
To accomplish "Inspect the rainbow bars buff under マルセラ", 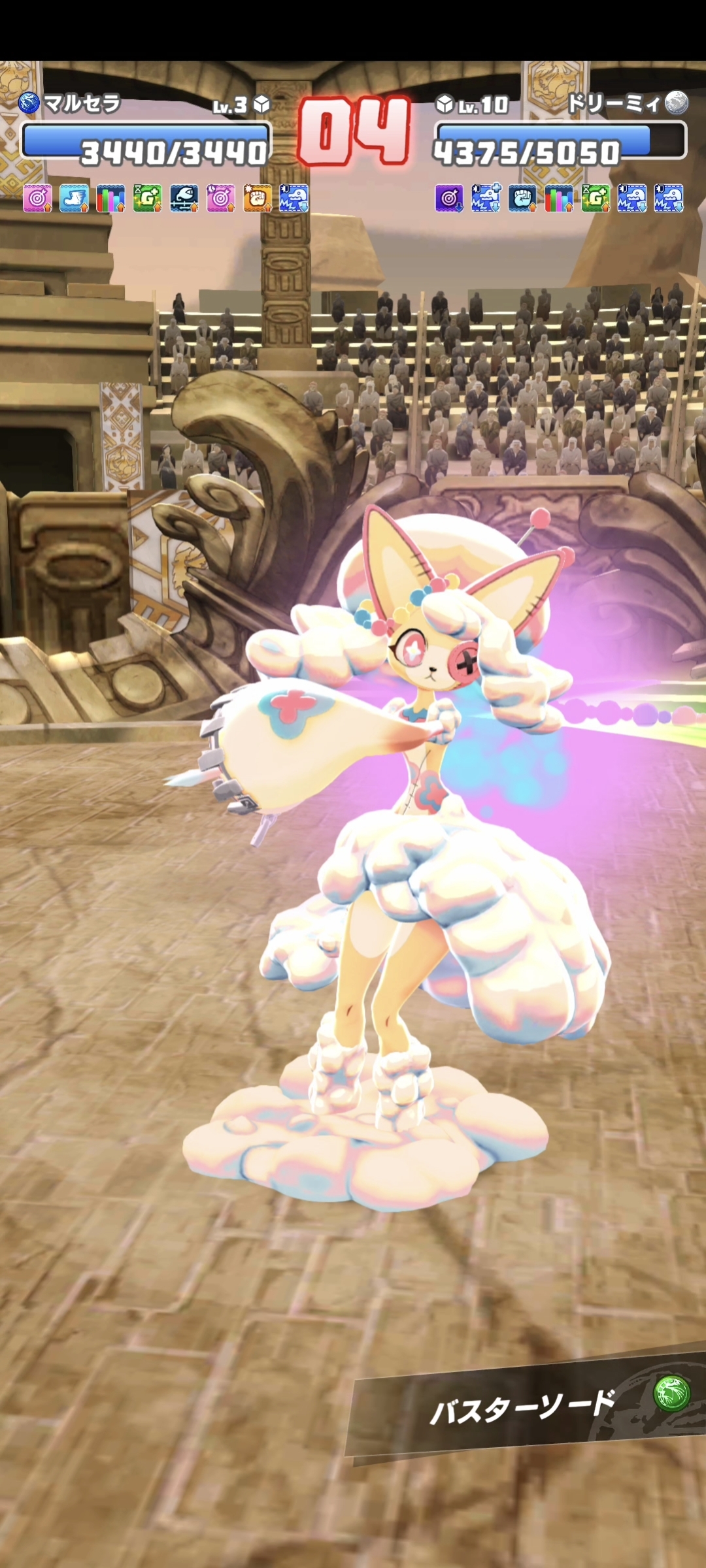I will pyautogui.click(x=110, y=198).
